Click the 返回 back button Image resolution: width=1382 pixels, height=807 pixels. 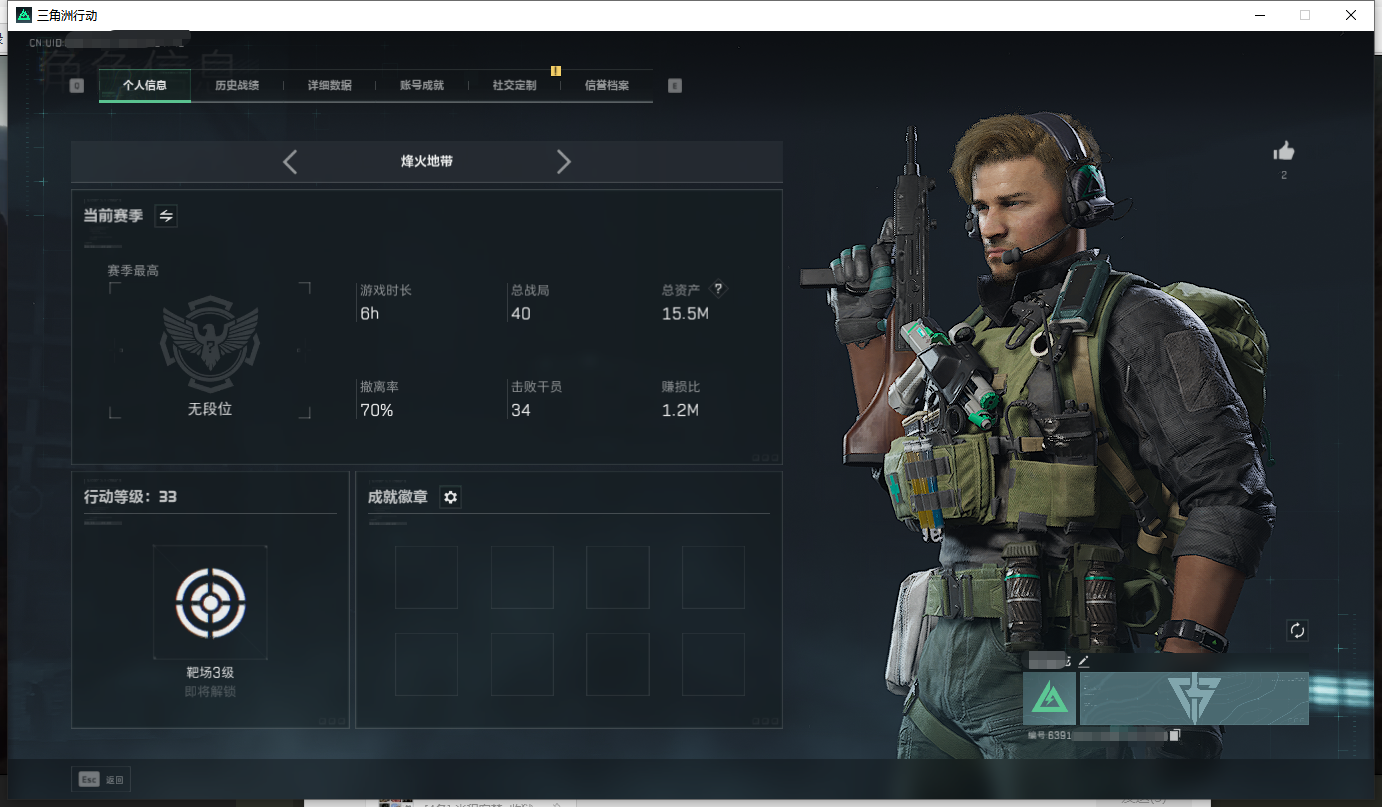[x=101, y=780]
